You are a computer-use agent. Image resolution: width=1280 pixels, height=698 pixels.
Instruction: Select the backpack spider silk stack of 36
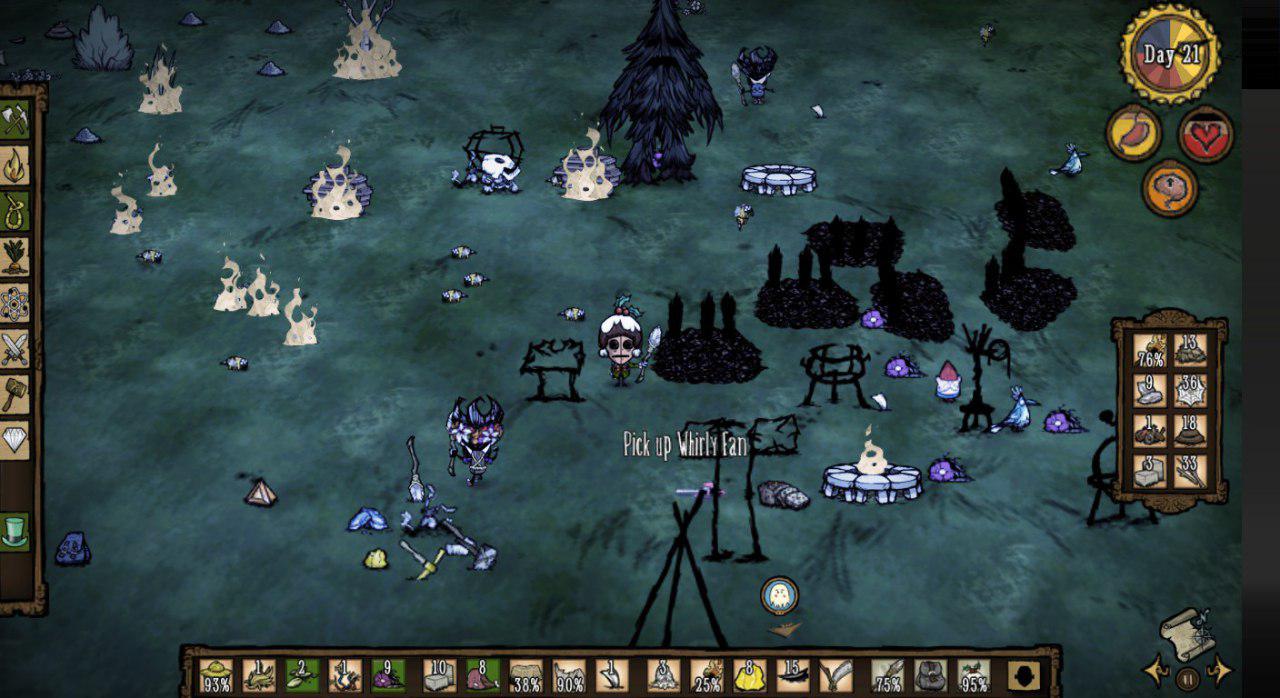coord(1190,391)
